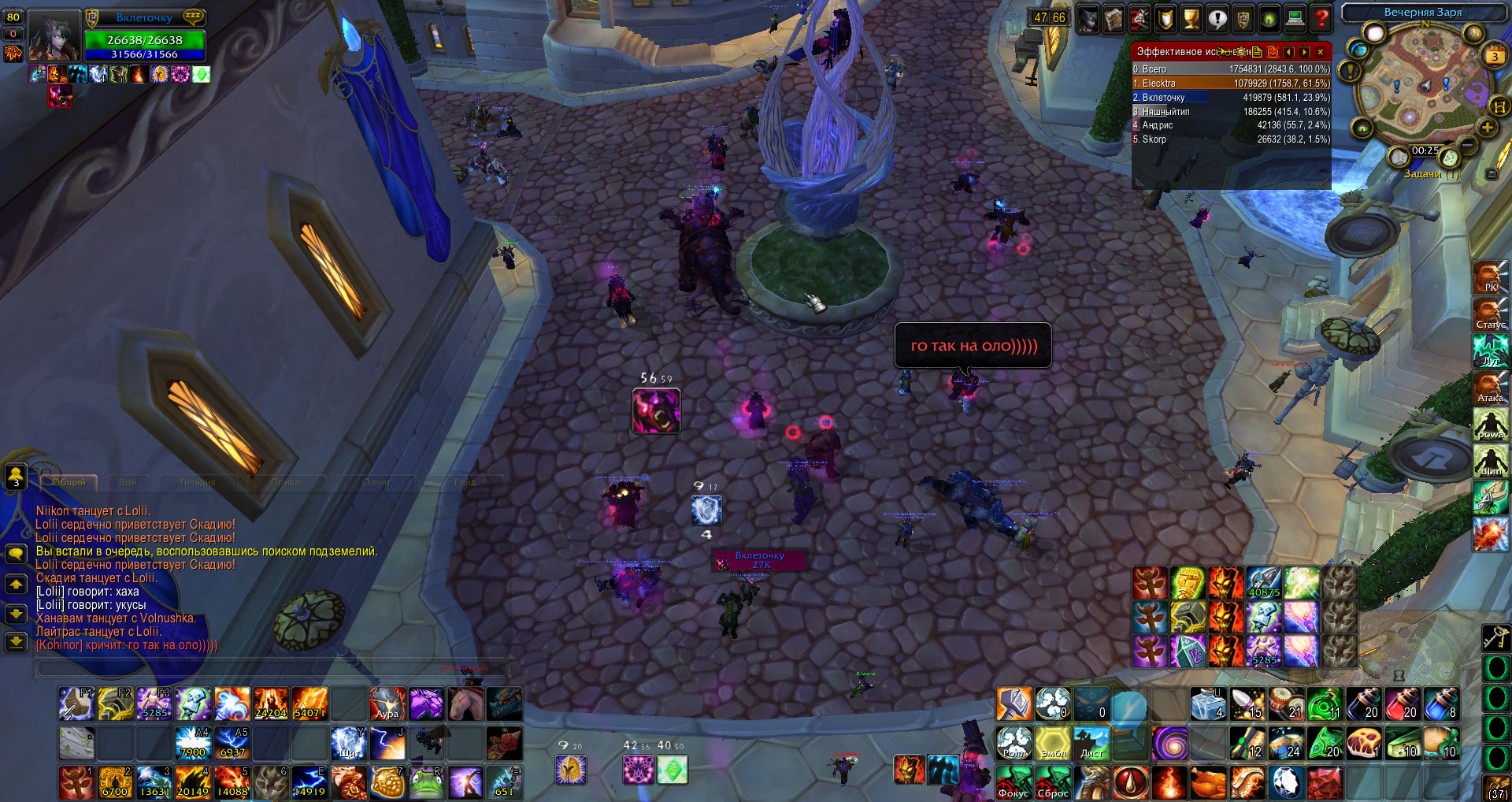Open the spellbook from the micro menu
The image size is (1512, 802).
coord(1113,18)
